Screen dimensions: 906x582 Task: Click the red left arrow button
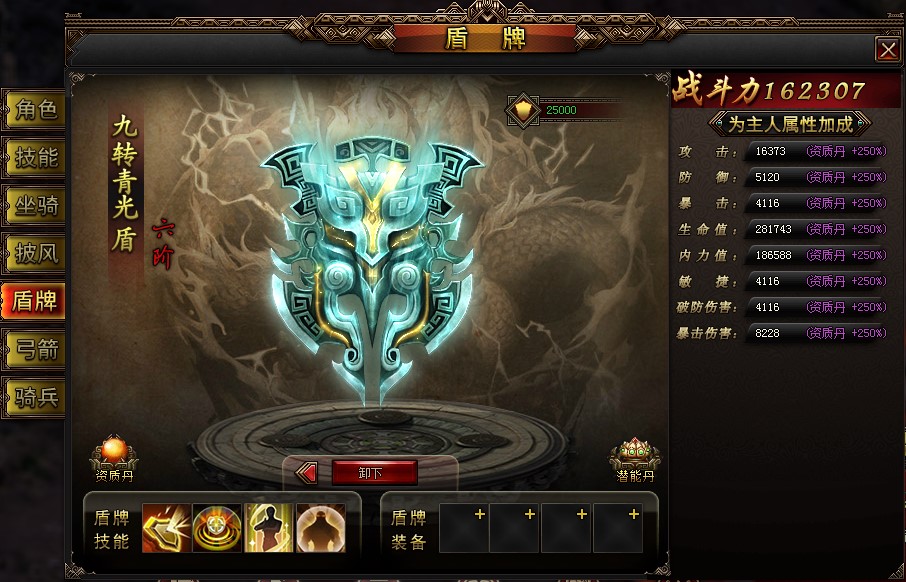click(307, 473)
